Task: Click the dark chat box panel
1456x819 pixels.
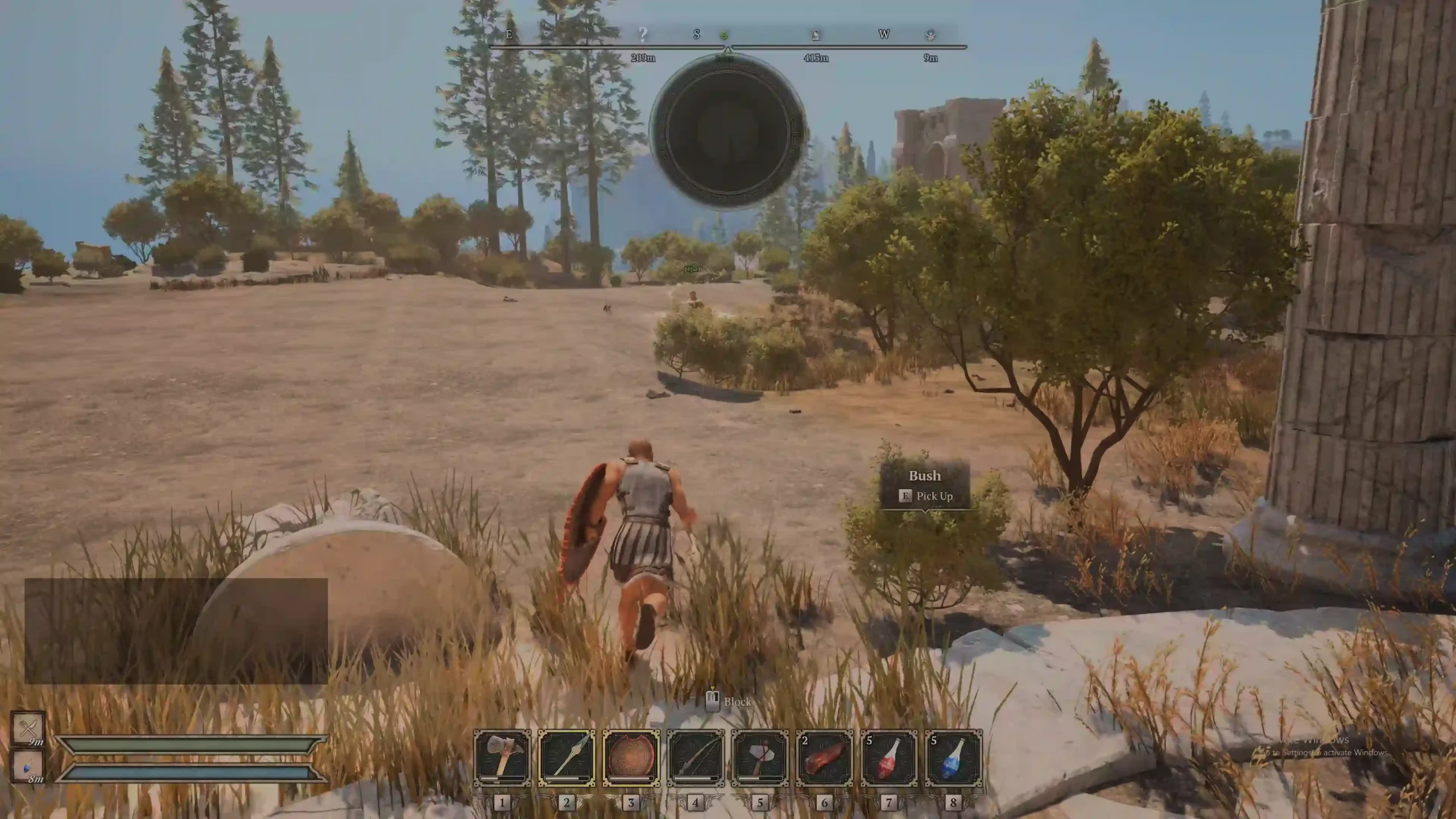Action: [x=176, y=631]
